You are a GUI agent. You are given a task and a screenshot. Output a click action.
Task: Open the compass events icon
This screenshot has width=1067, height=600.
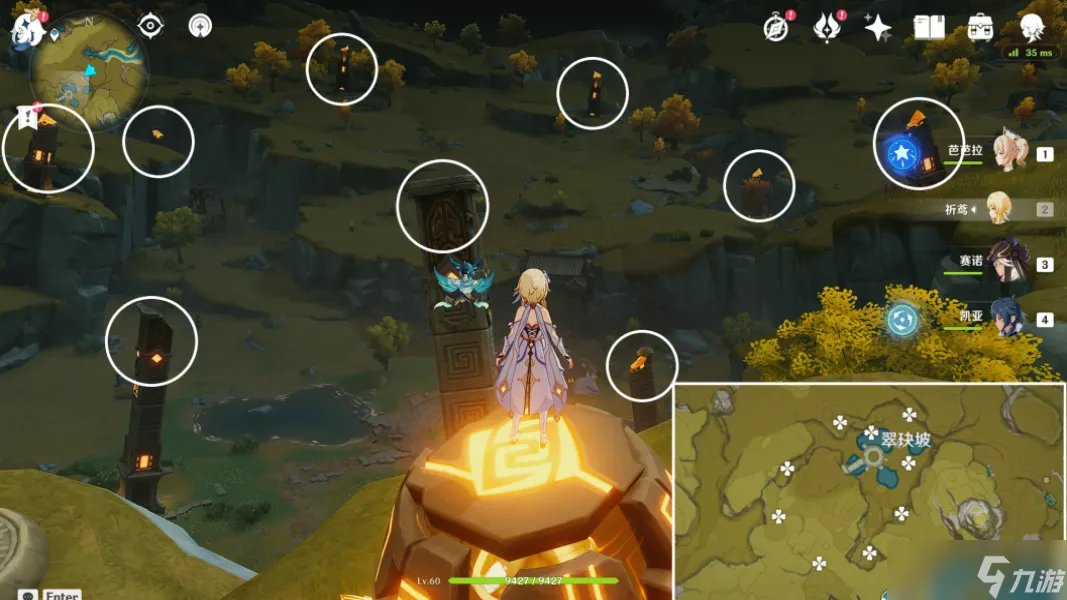[x=776, y=28]
